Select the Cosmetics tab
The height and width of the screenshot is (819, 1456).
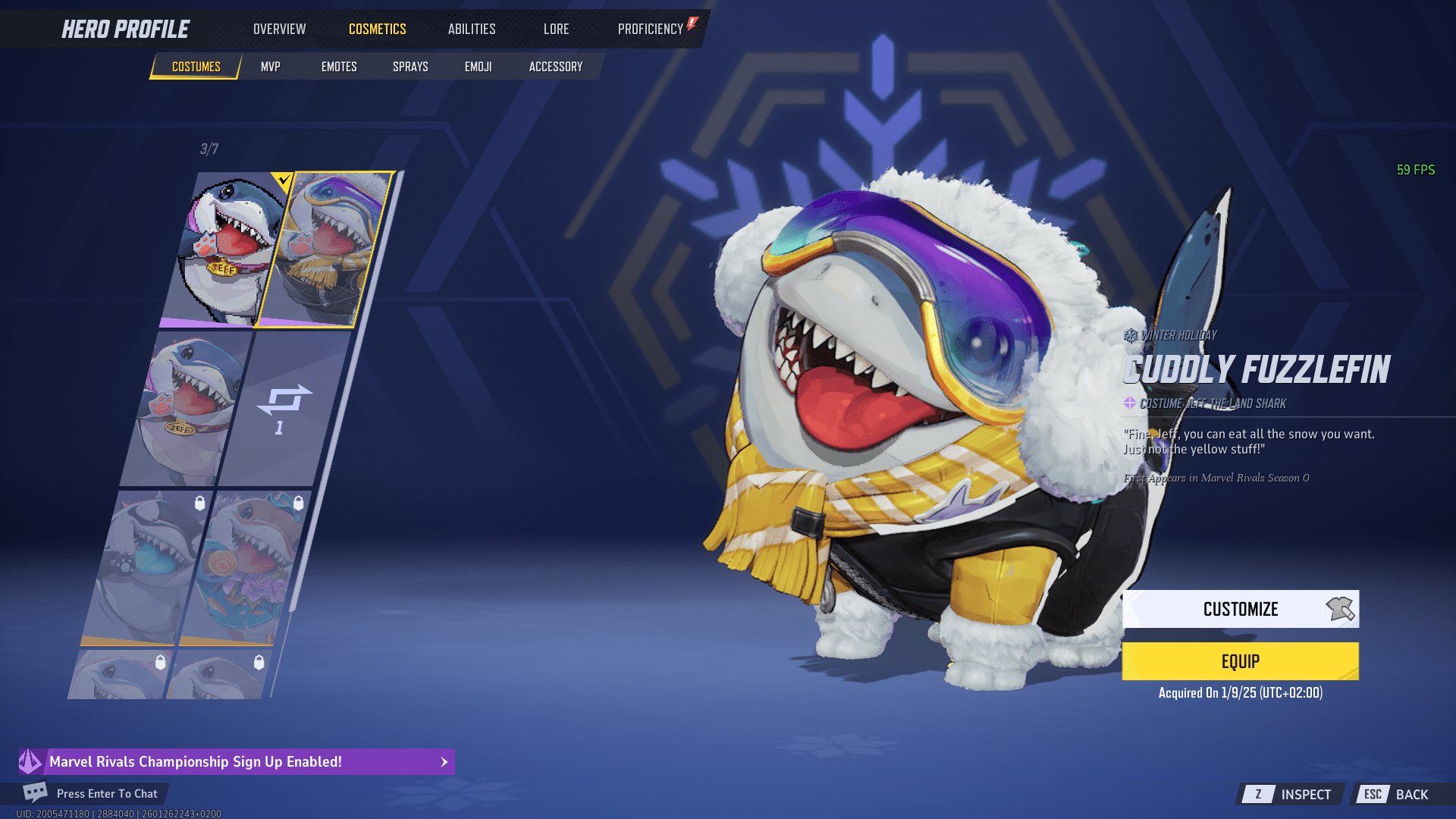point(377,29)
